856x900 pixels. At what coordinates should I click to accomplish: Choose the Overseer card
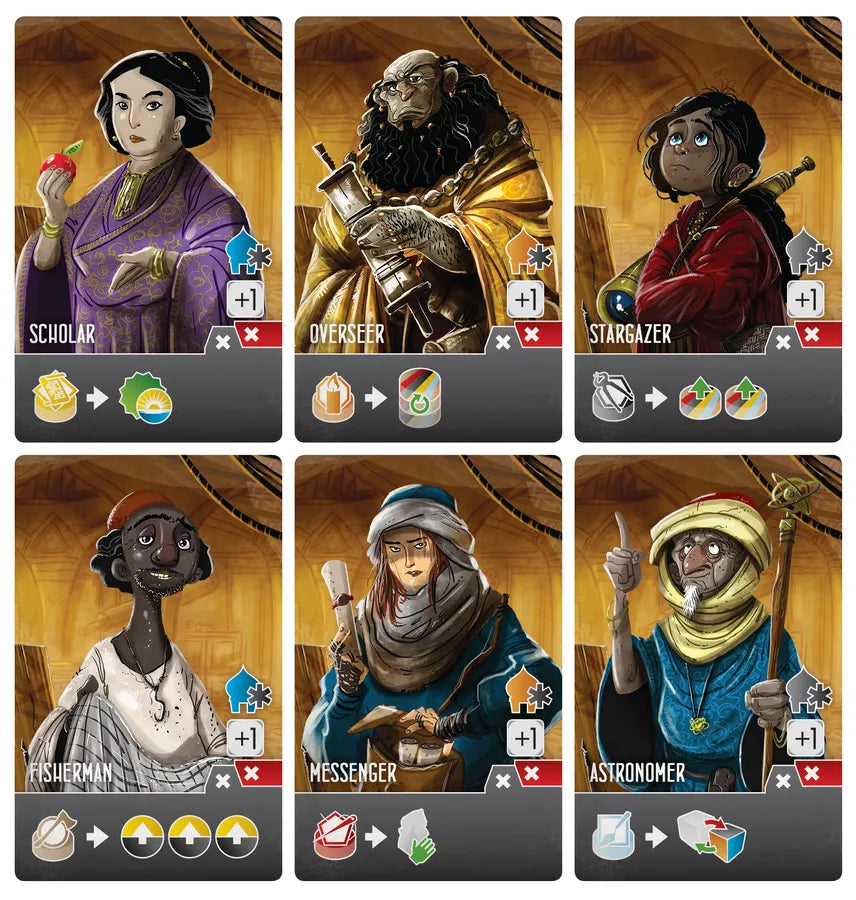click(x=428, y=228)
